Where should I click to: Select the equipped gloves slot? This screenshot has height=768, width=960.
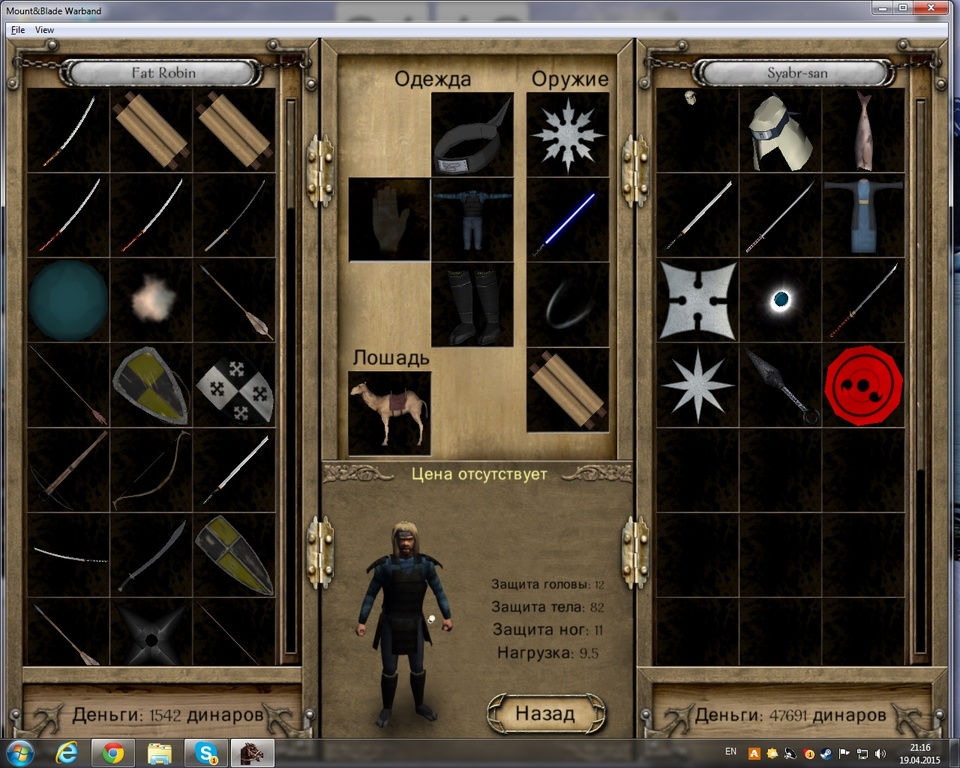coord(389,219)
